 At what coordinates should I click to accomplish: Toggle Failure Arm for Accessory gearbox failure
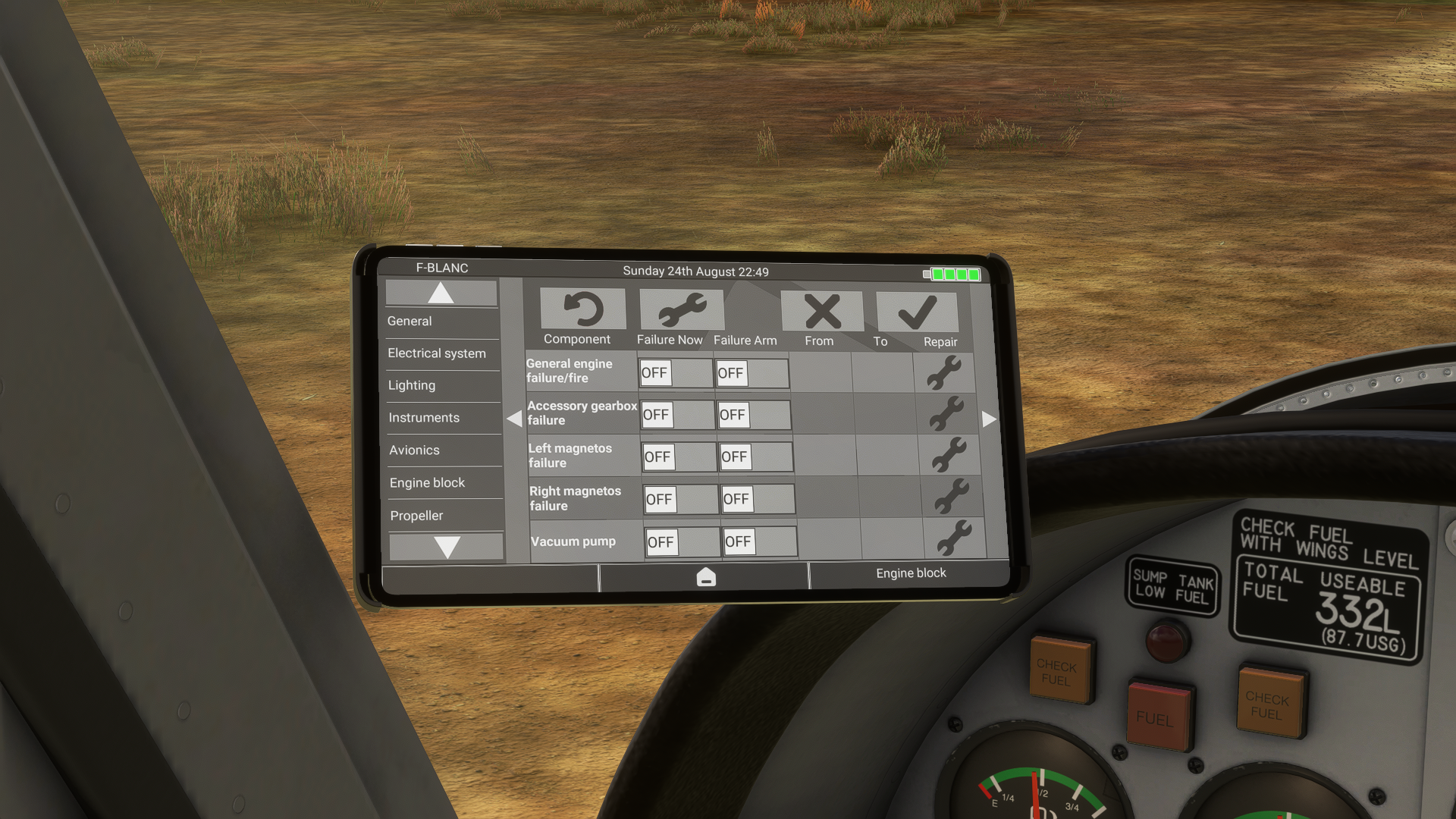pyautogui.click(x=753, y=416)
